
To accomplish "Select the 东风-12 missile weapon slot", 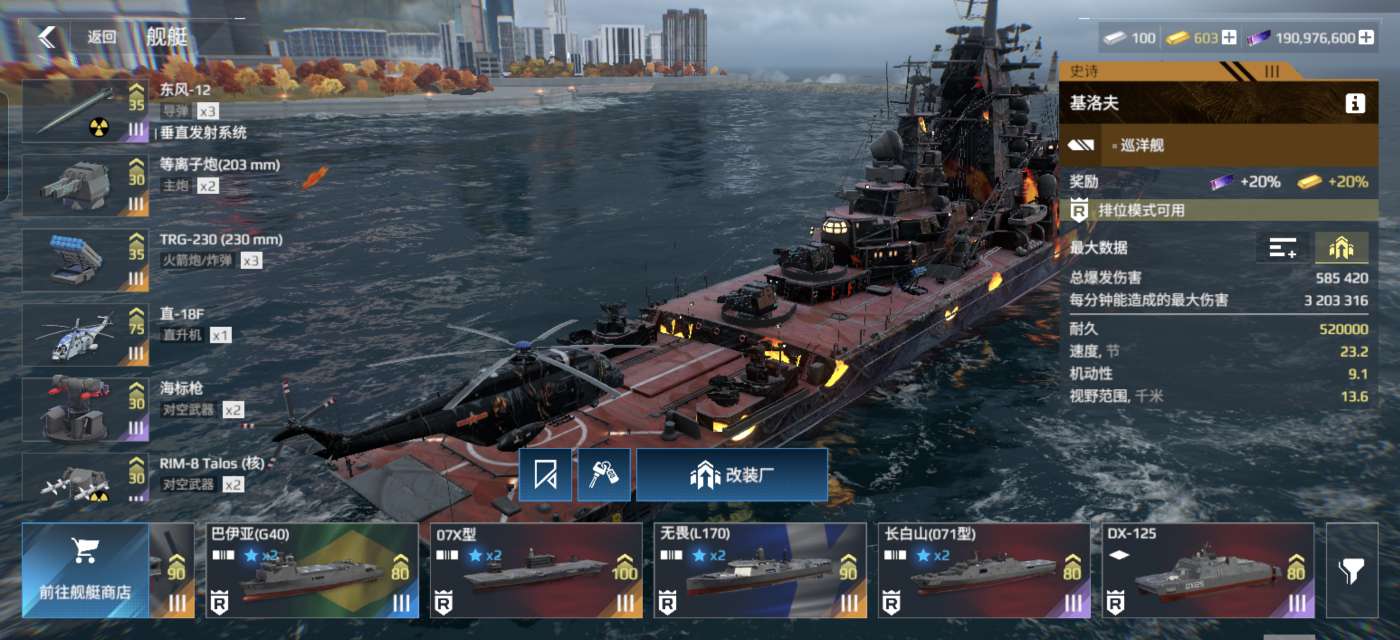I will (x=84, y=111).
